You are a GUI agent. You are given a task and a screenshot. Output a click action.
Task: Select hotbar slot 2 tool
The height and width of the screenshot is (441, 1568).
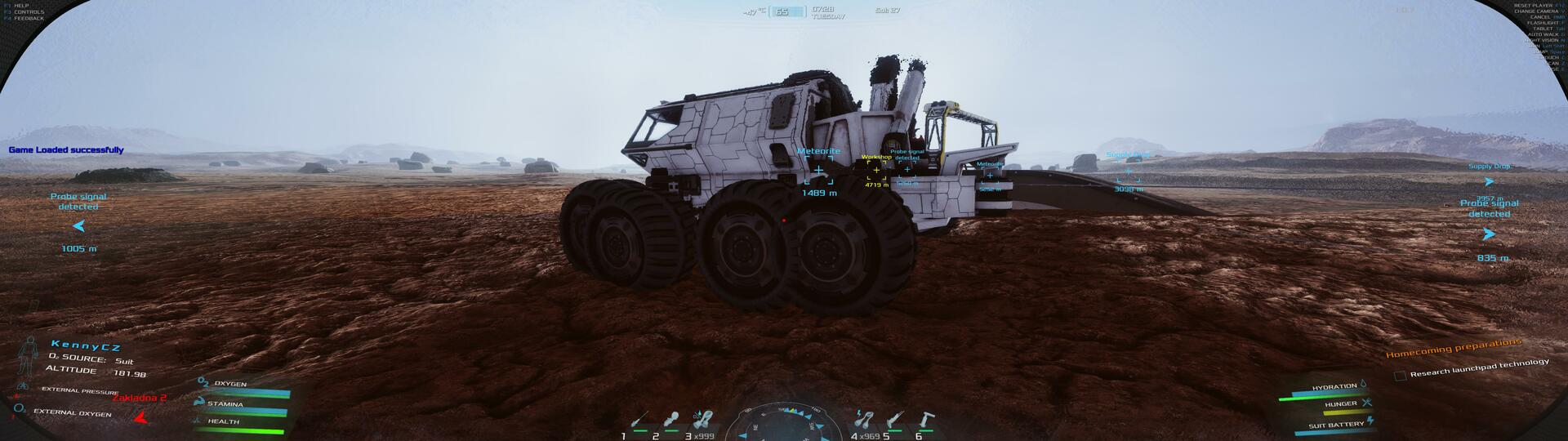click(x=671, y=420)
